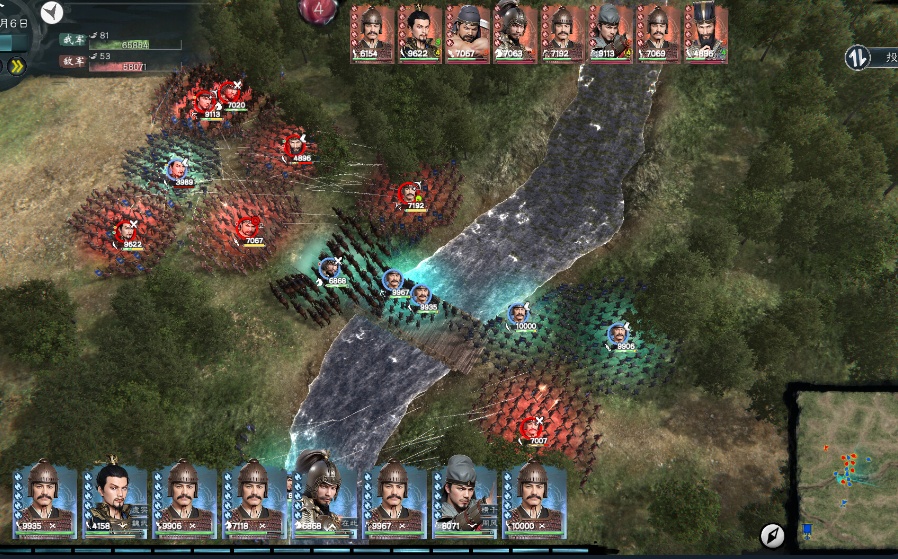This screenshot has width=898, height=559.
Task: Inspect enemy officer card with 6154 troops
Action: [371, 33]
